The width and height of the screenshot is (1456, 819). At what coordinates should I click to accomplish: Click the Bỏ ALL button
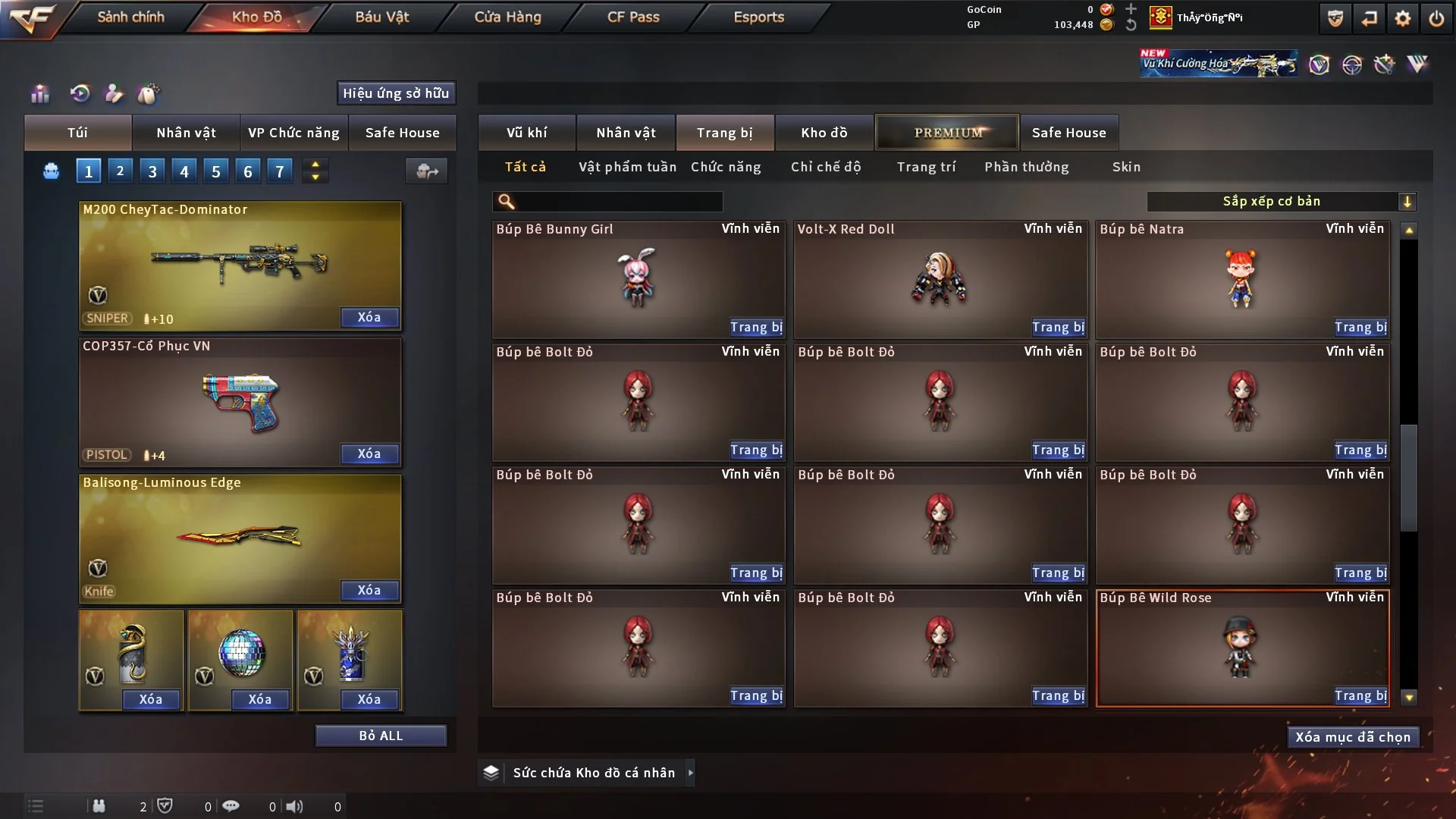tap(381, 736)
